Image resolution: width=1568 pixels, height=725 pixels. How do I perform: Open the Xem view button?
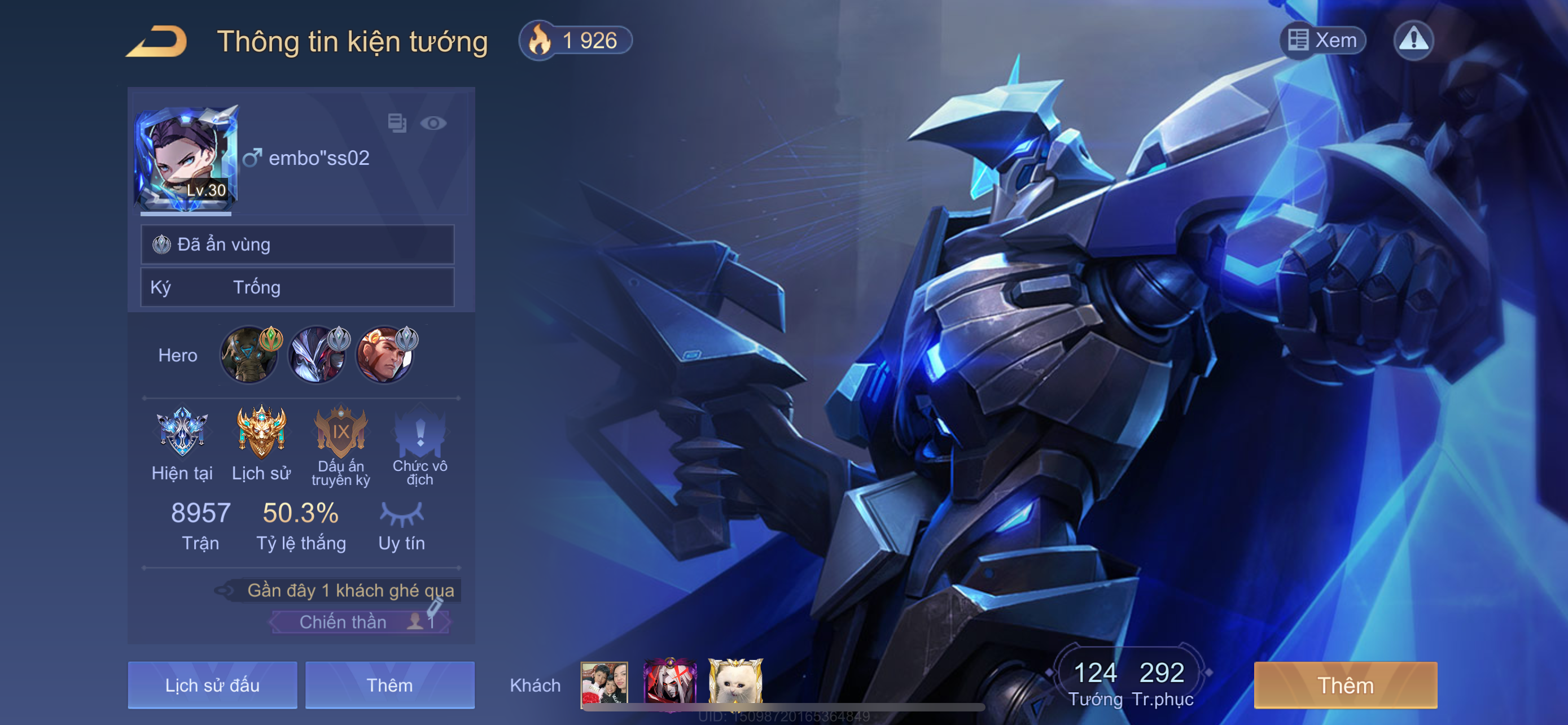tap(1323, 40)
